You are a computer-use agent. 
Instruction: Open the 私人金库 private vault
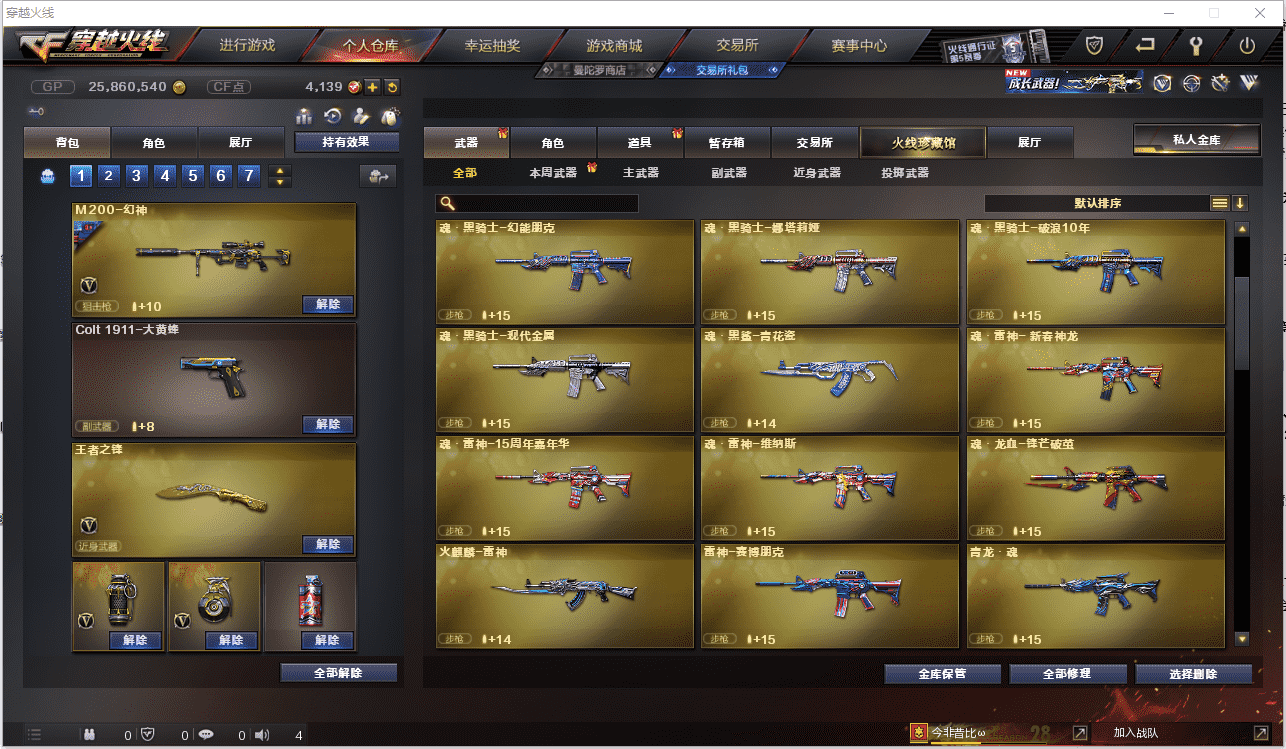pos(1196,140)
